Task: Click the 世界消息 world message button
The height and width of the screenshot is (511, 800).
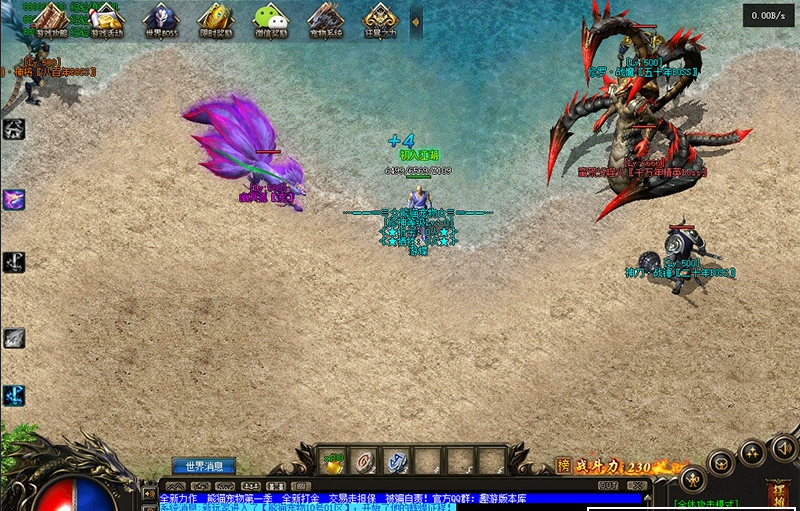Action: [204, 465]
